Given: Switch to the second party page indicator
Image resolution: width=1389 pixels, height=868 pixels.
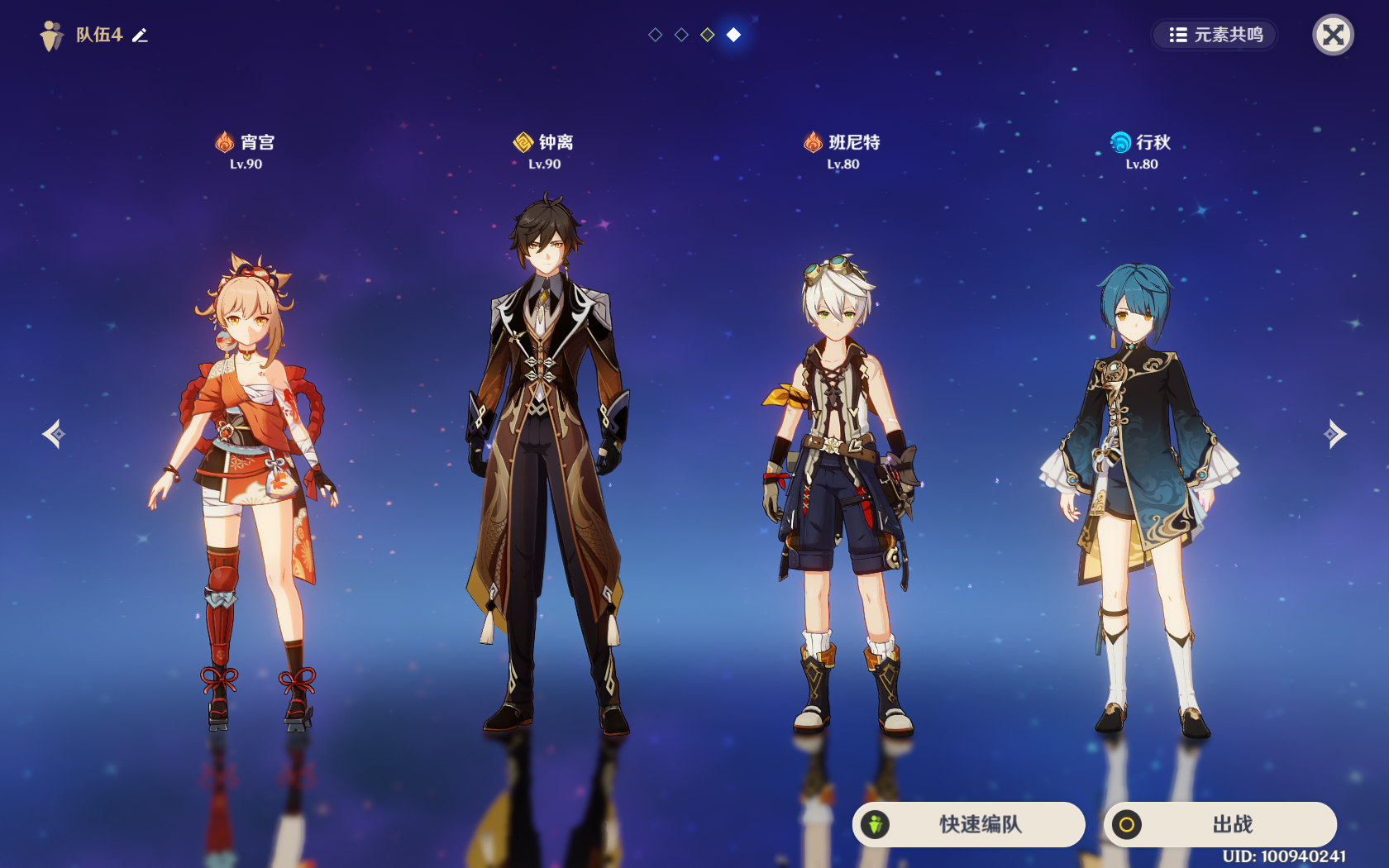Looking at the screenshot, I should [681, 35].
